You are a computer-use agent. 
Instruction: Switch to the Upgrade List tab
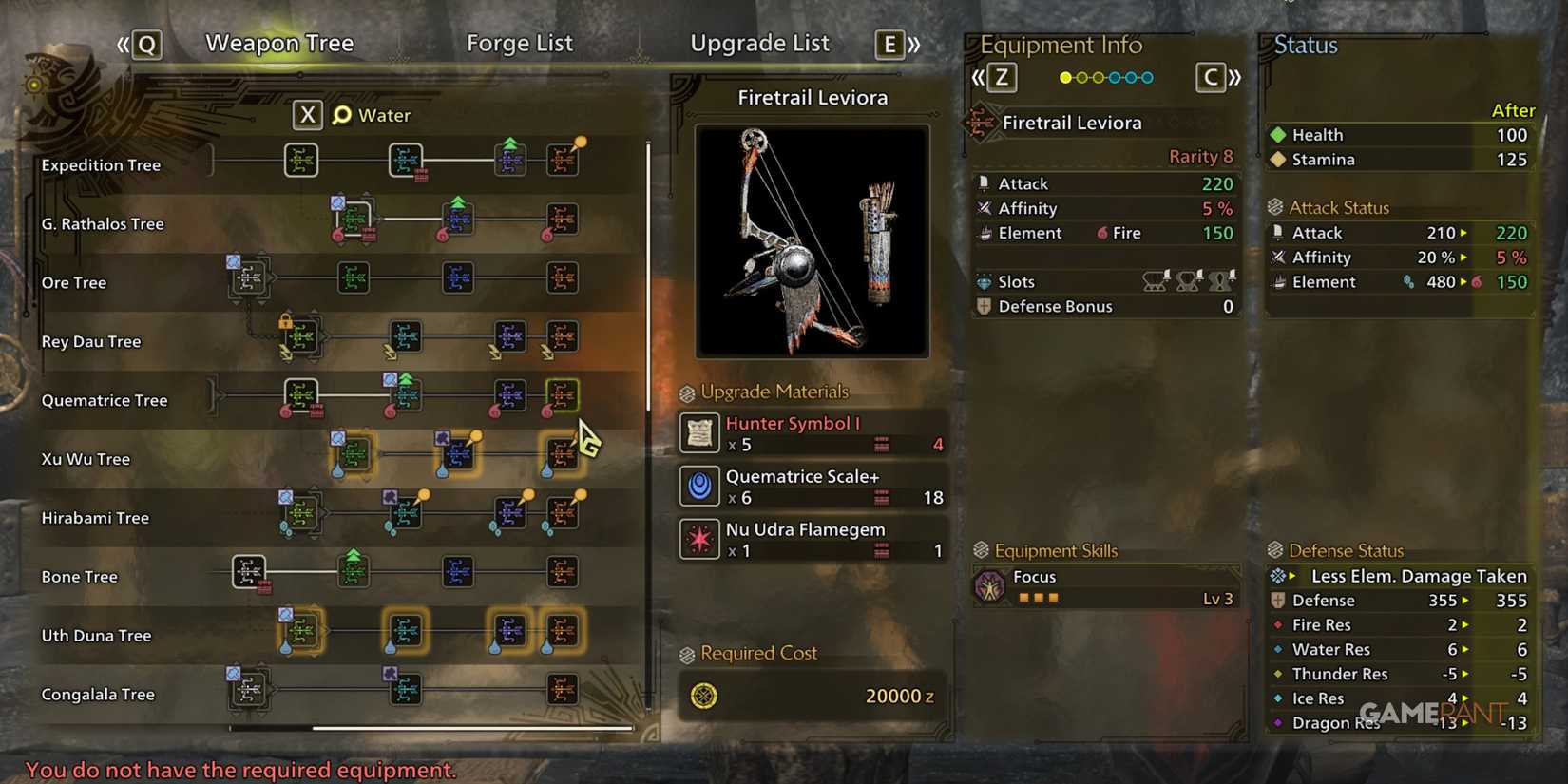pos(759,43)
